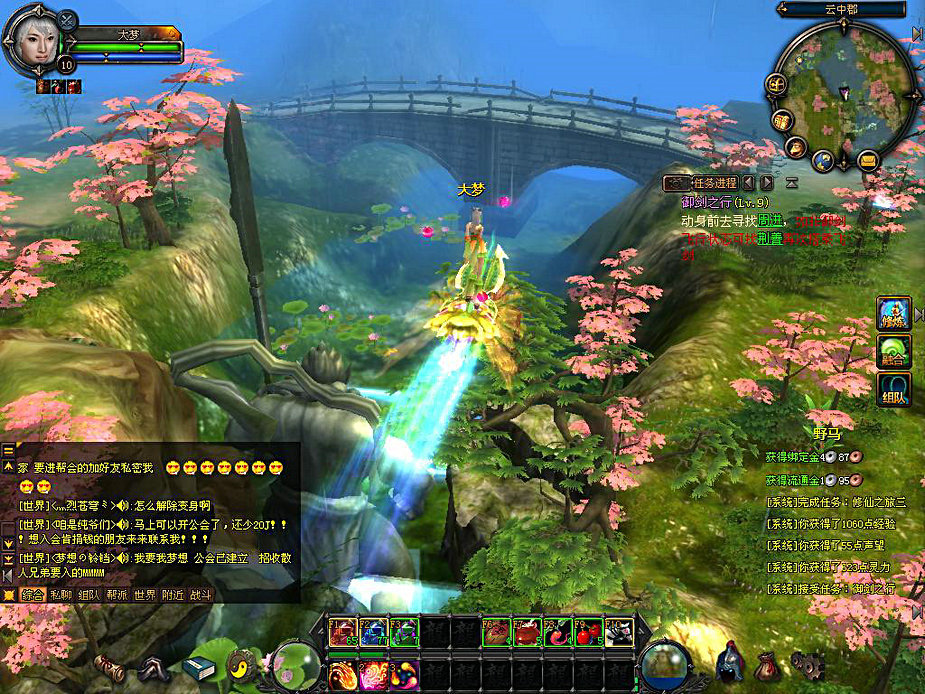Open the world globe map icon

point(822,160)
